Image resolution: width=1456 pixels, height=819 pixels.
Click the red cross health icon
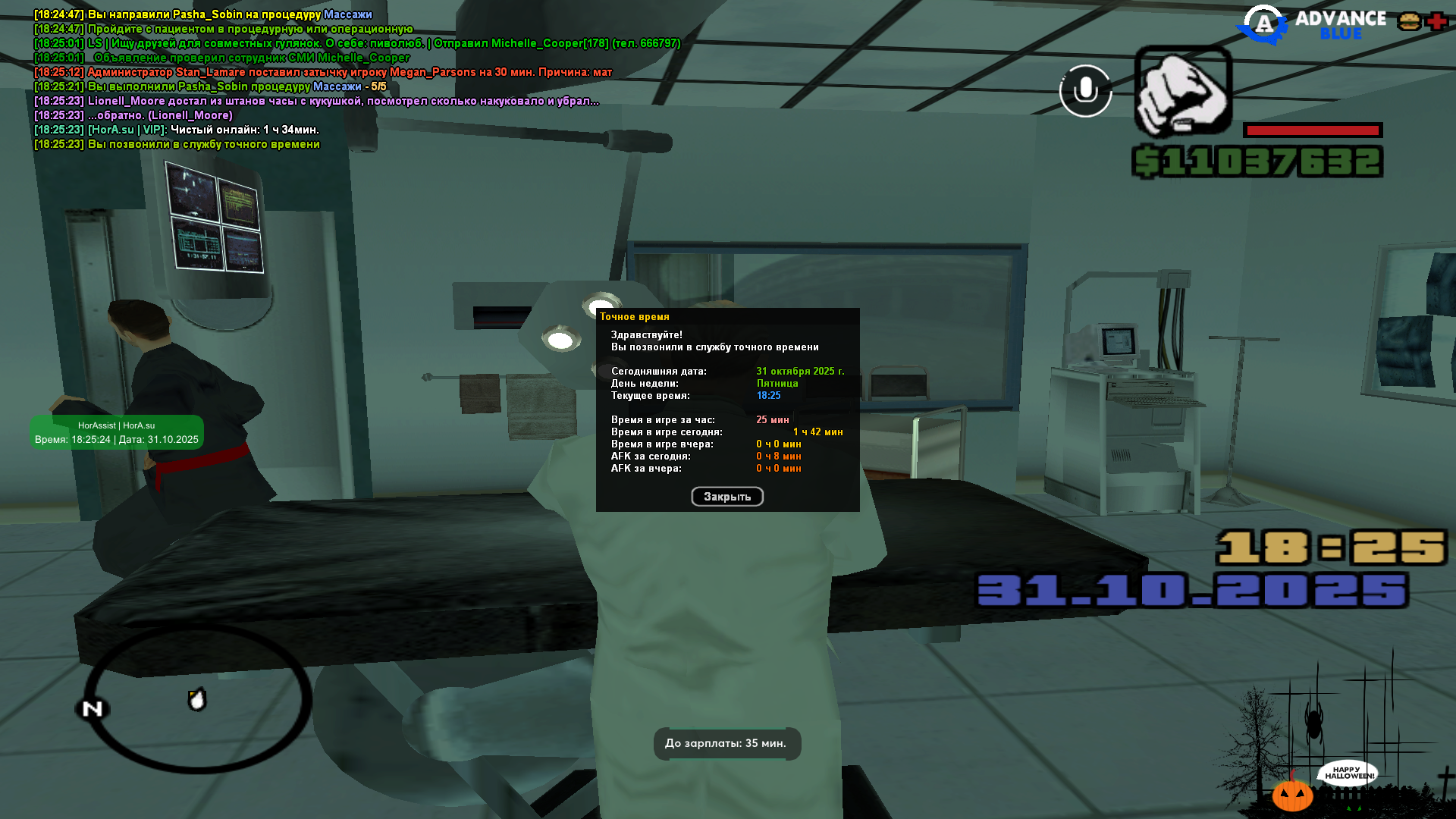[1436, 21]
